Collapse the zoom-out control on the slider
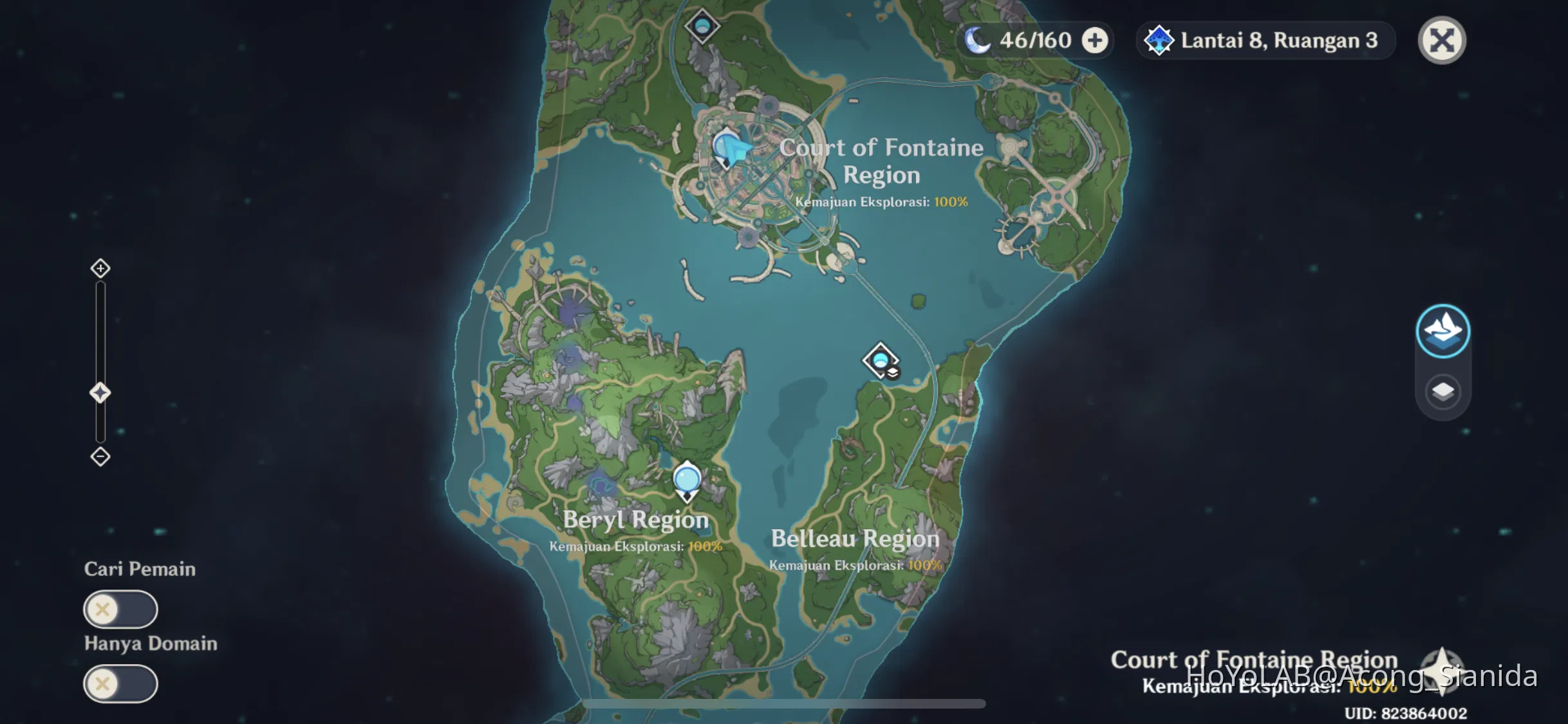Viewport: 1568px width, 724px height. pos(100,456)
